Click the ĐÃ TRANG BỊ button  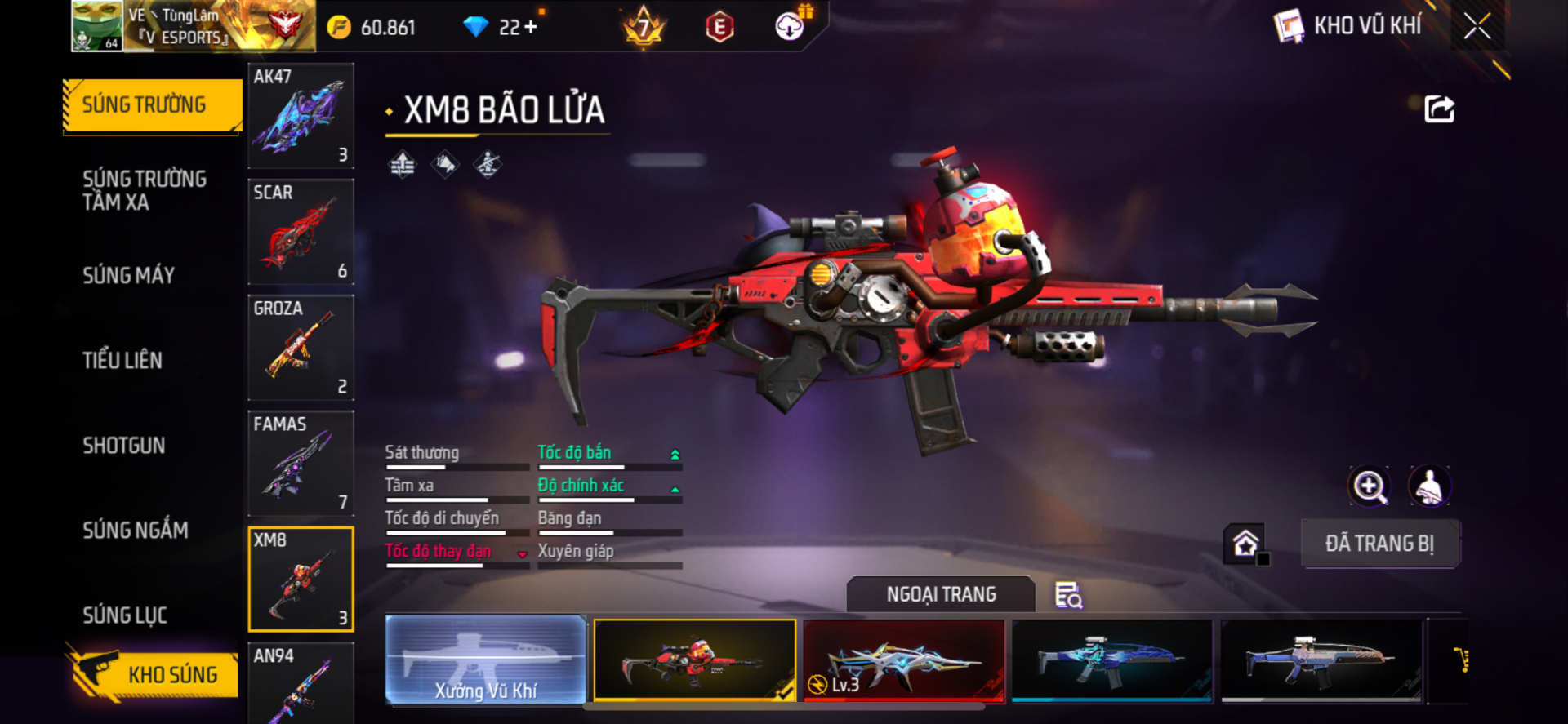tap(1379, 544)
